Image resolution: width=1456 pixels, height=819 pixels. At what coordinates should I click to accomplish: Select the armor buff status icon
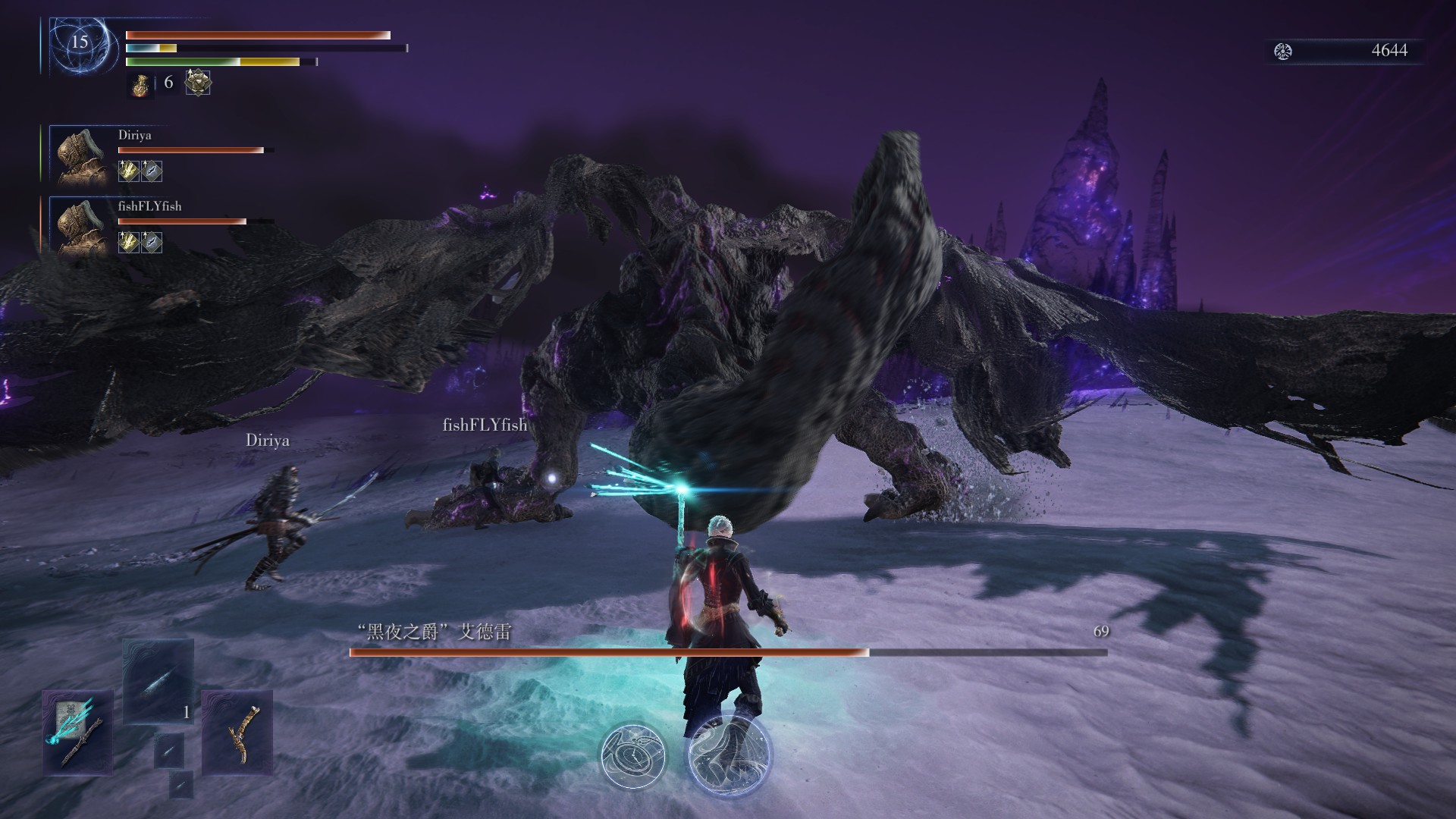click(x=198, y=82)
